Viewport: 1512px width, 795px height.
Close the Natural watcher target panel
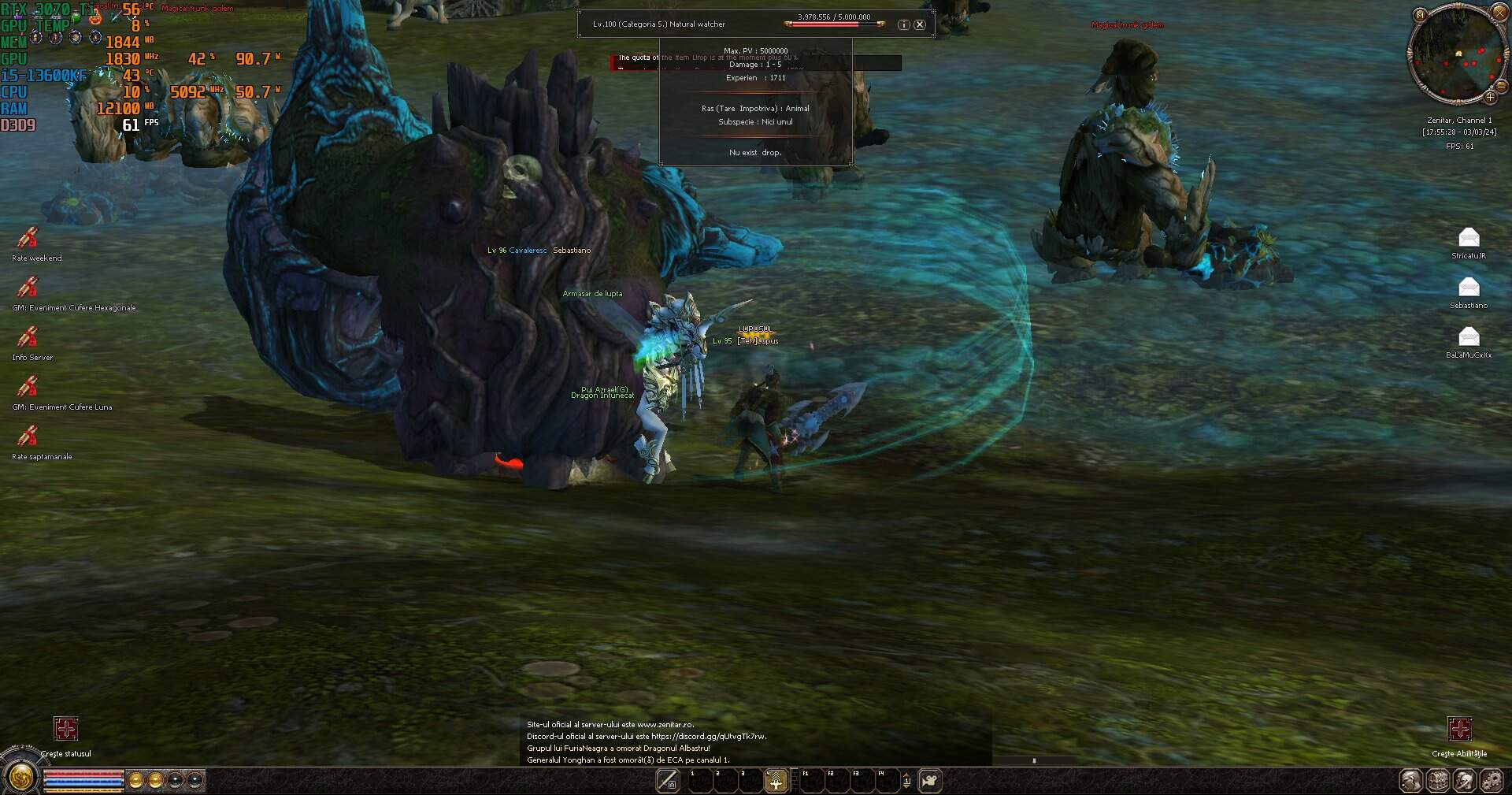point(919,24)
